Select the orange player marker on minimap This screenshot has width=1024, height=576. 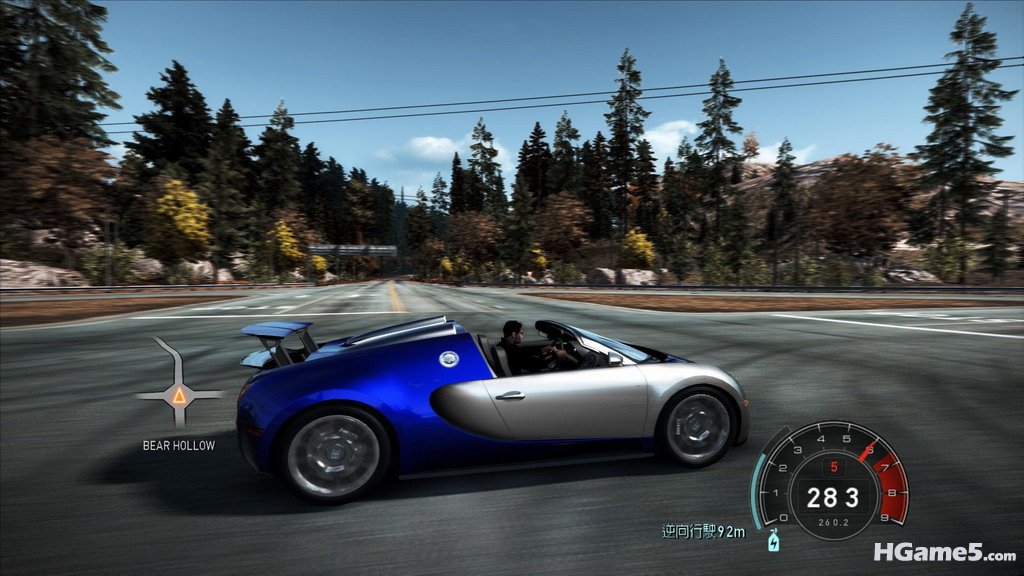[x=179, y=395]
